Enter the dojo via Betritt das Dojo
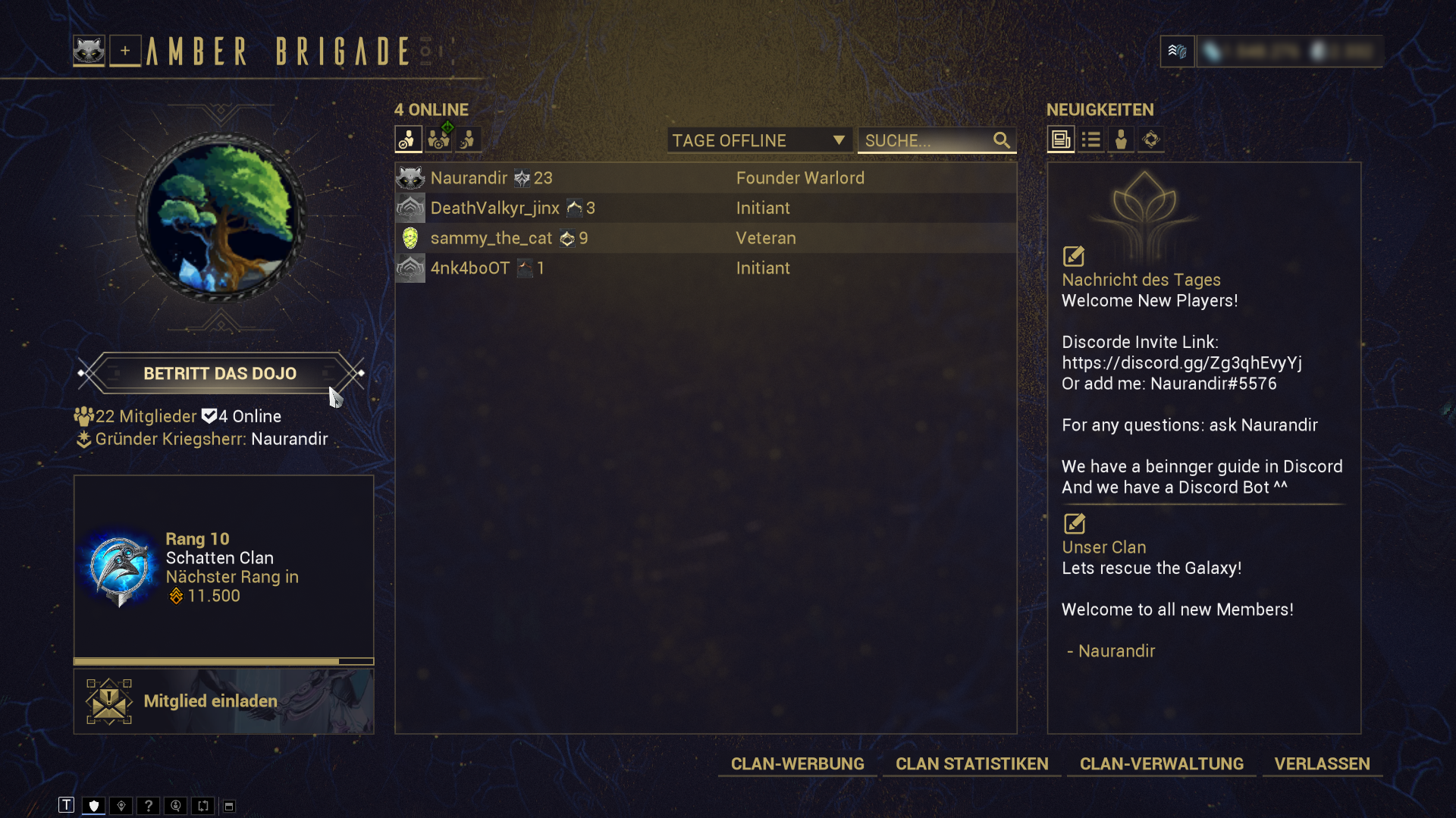Image resolution: width=1456 pixels, height=818 pixels. coord(220,374)
